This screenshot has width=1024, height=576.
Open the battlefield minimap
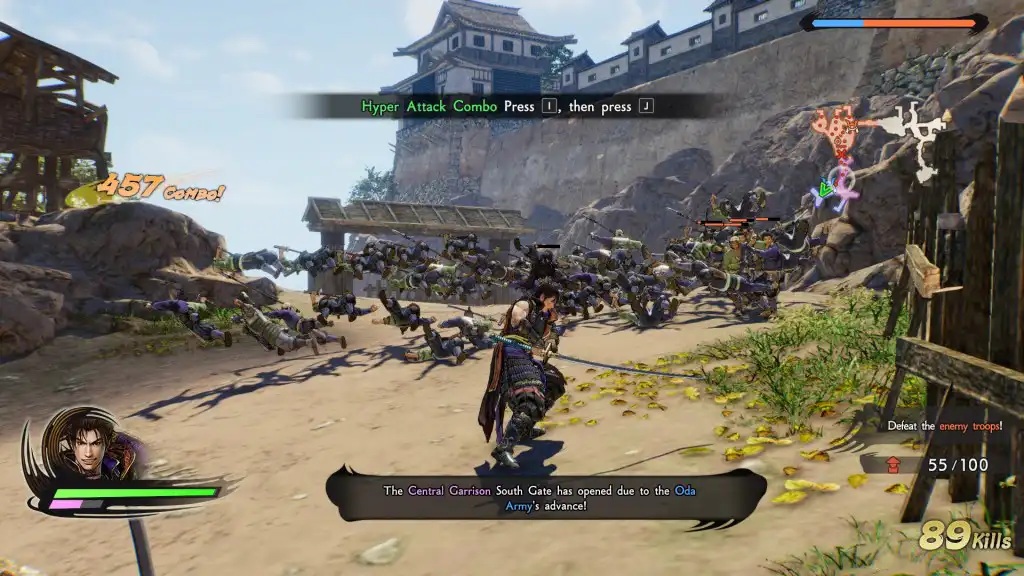point(879,148)
